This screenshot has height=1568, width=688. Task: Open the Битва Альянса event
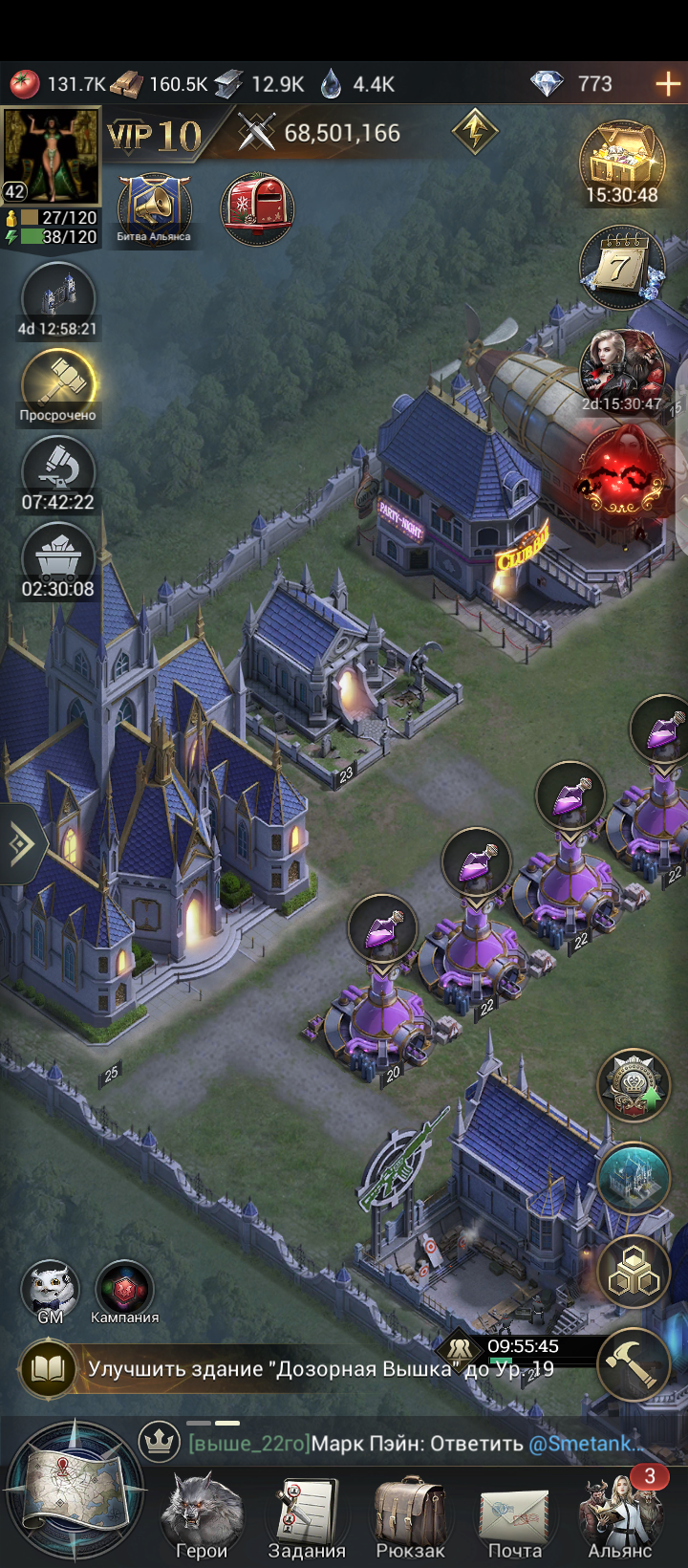tap(154, 207)
